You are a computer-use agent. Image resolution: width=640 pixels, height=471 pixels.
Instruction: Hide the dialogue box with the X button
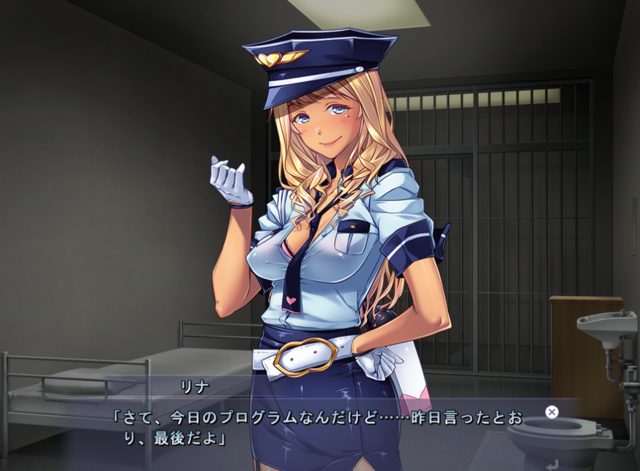pos(551,411)
